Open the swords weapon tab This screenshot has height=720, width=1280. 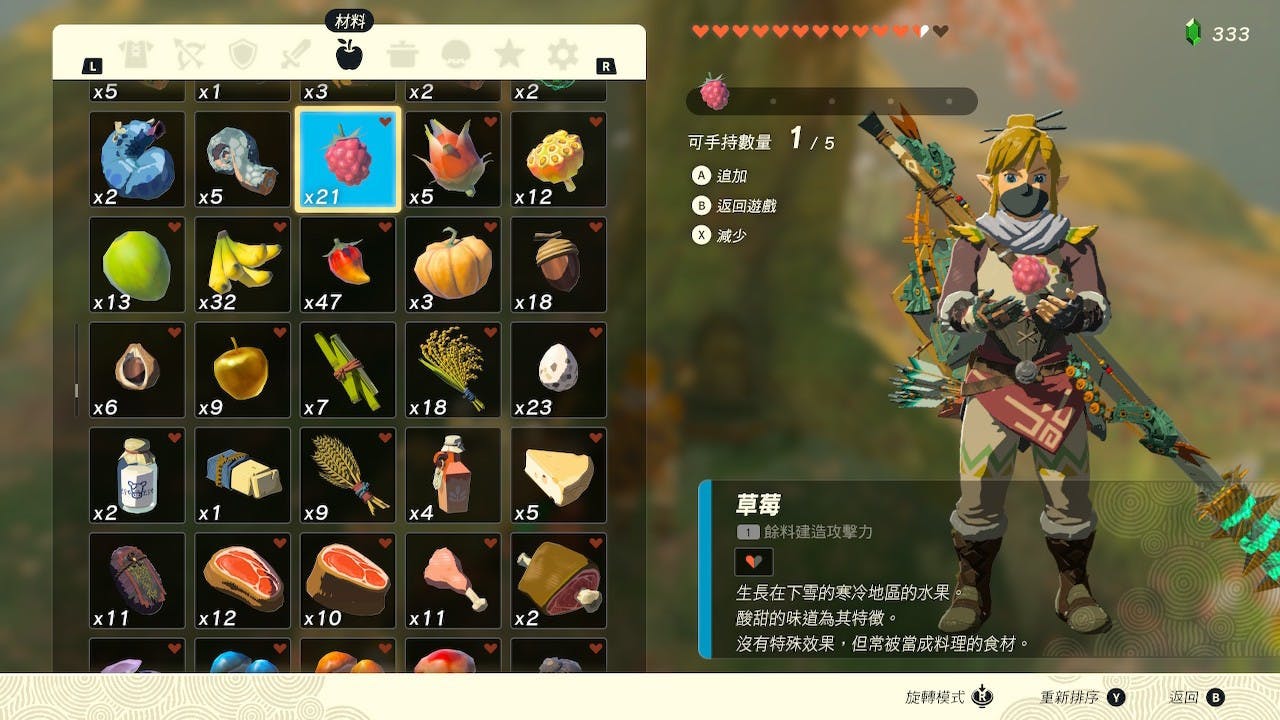[296, 54]
